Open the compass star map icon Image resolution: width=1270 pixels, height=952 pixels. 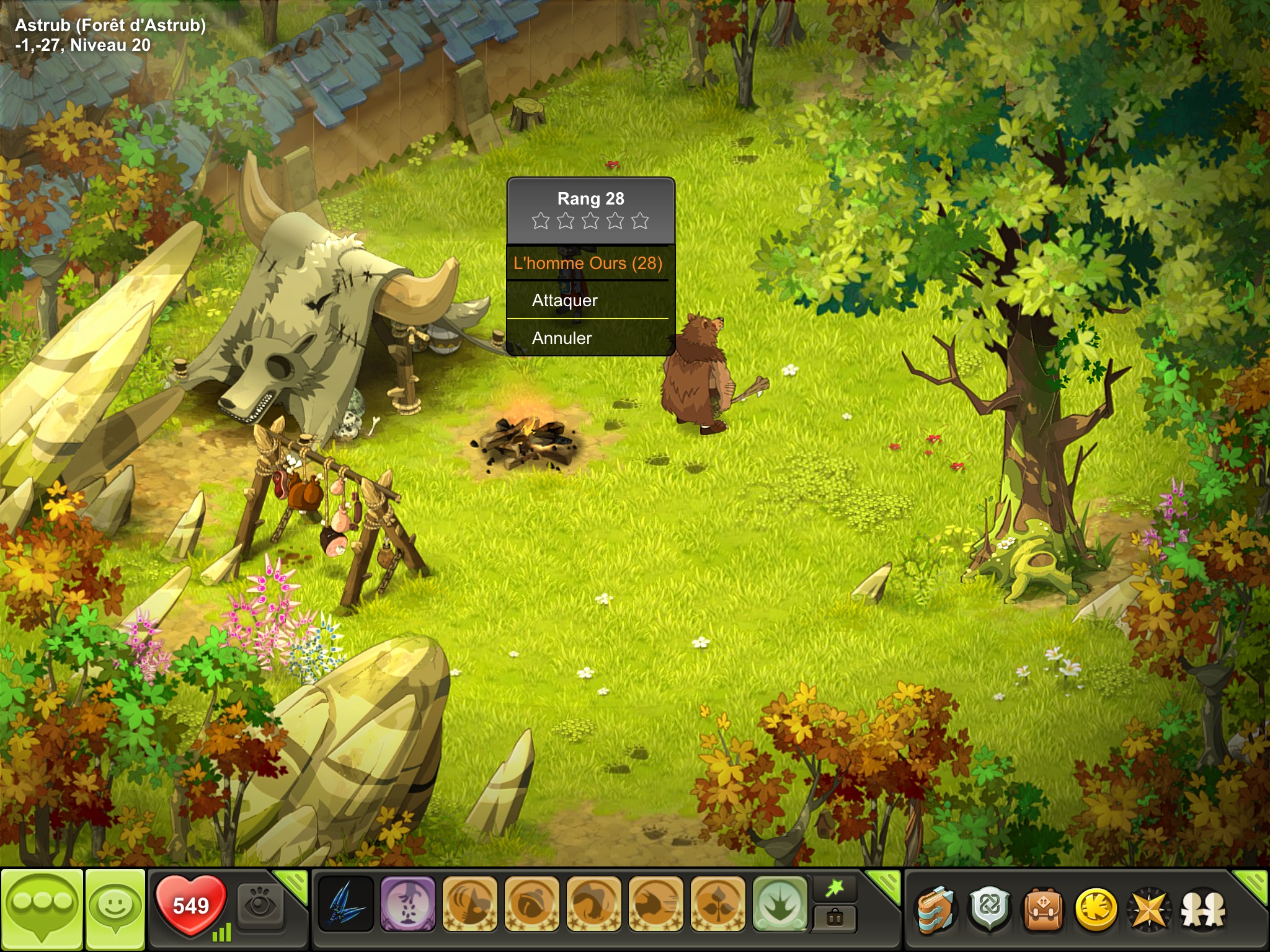click(x=1148, y=909)
